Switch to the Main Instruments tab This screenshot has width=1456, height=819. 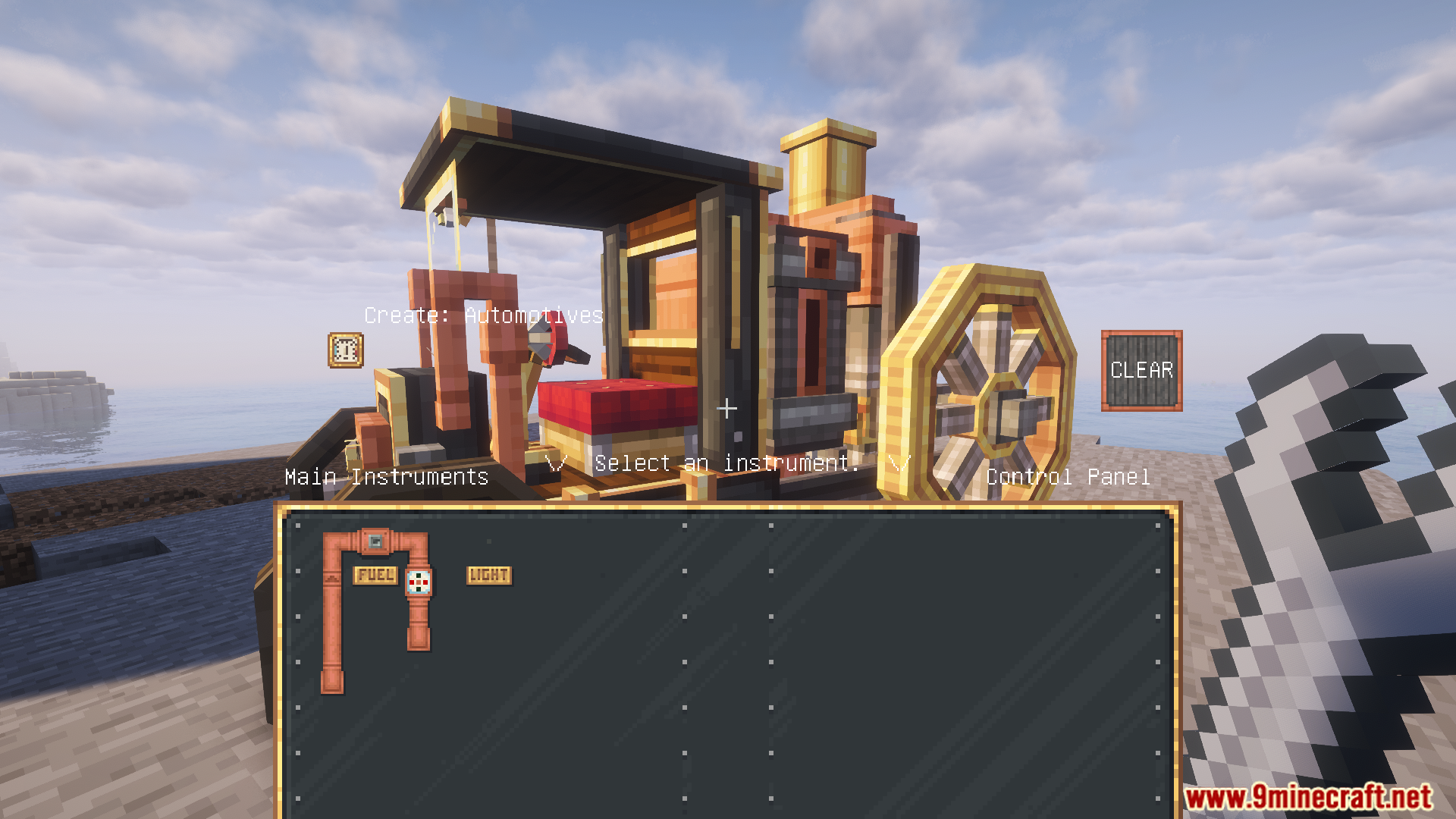(387, 477)
